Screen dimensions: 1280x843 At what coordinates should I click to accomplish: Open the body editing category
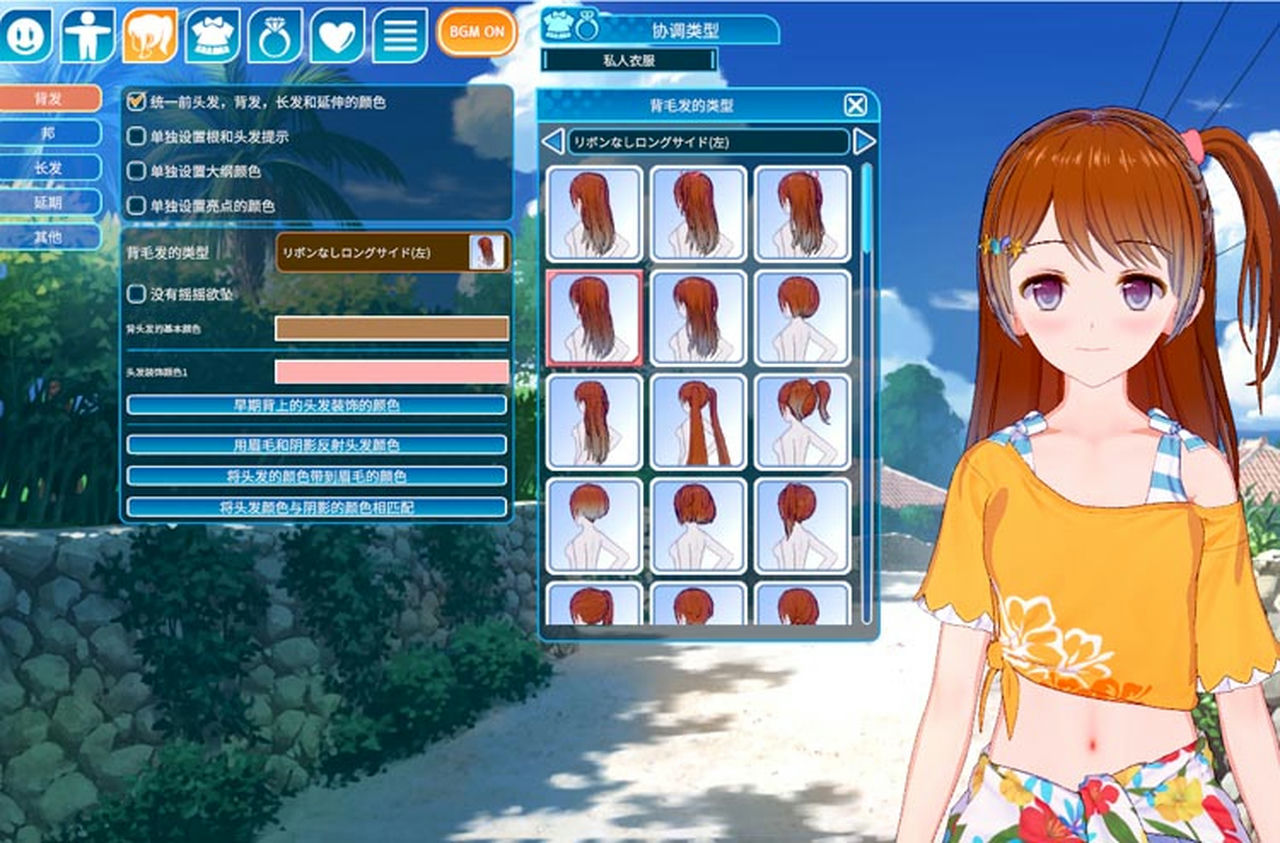[88, 35]
